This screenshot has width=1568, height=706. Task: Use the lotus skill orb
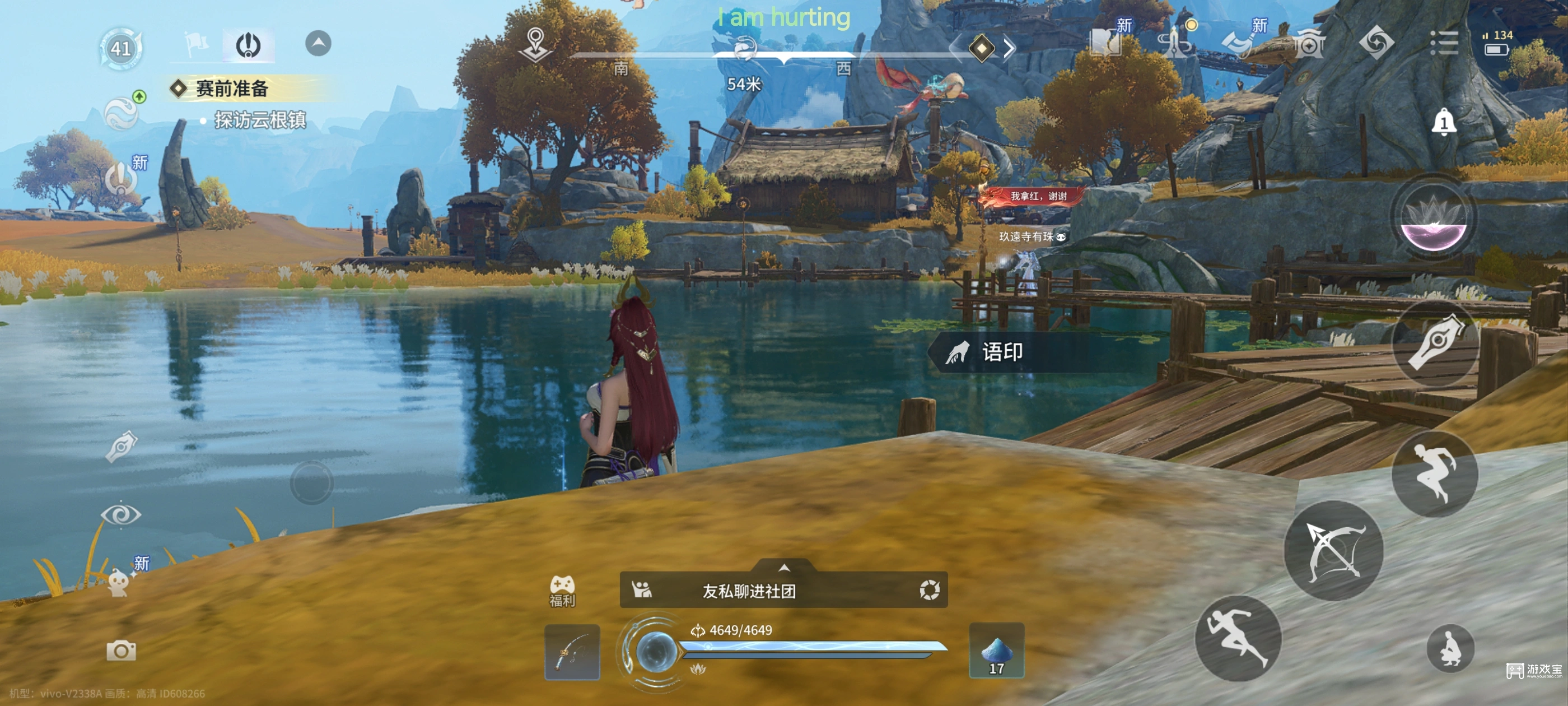tap(1433, 218)
